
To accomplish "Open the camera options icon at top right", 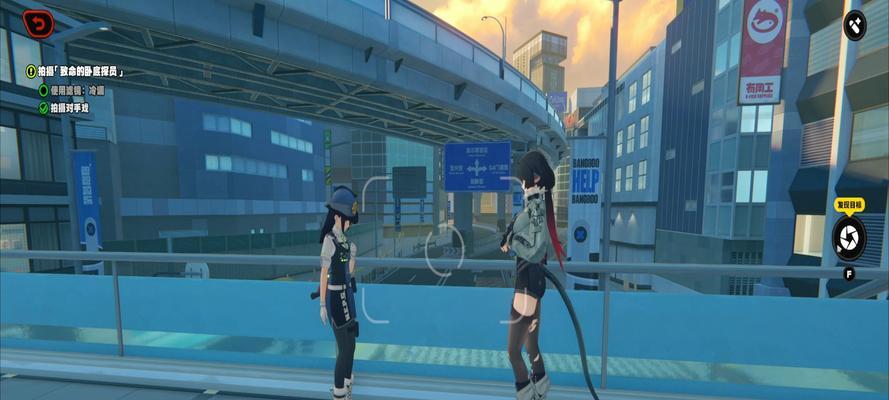I will (x=855, y=25).
